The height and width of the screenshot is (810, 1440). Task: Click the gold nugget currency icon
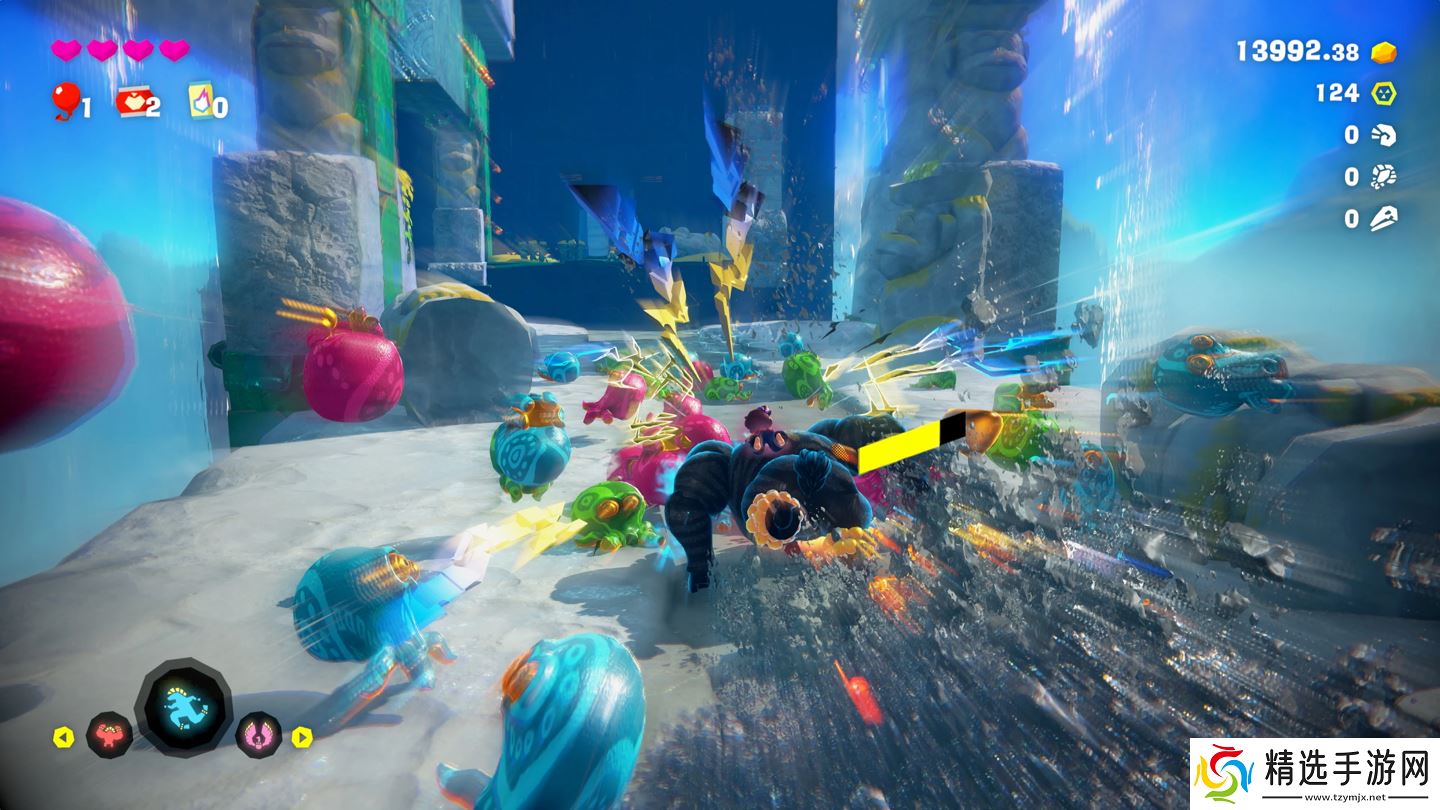[x=1383, y=52]
